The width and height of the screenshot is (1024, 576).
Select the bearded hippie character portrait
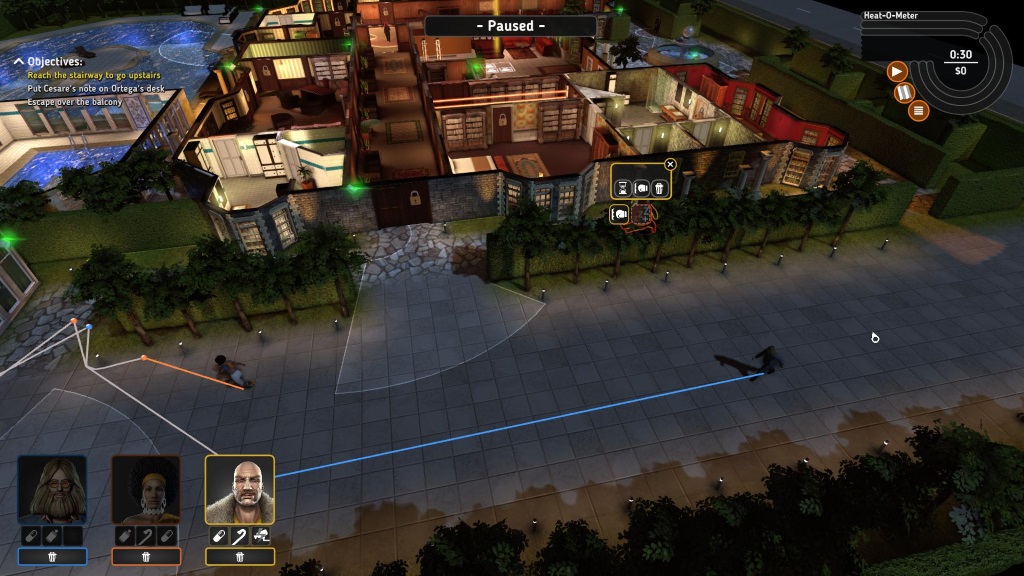[52, 489]
